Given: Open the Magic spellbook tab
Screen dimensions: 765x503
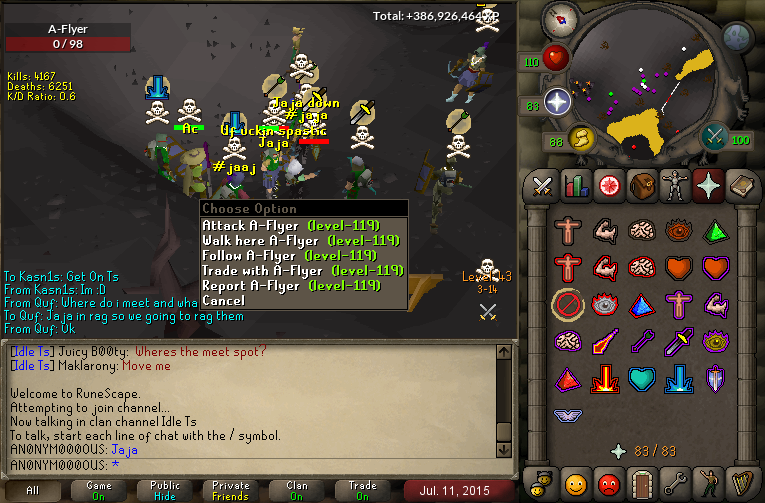Looking at the screenshot, I should 740,186.
